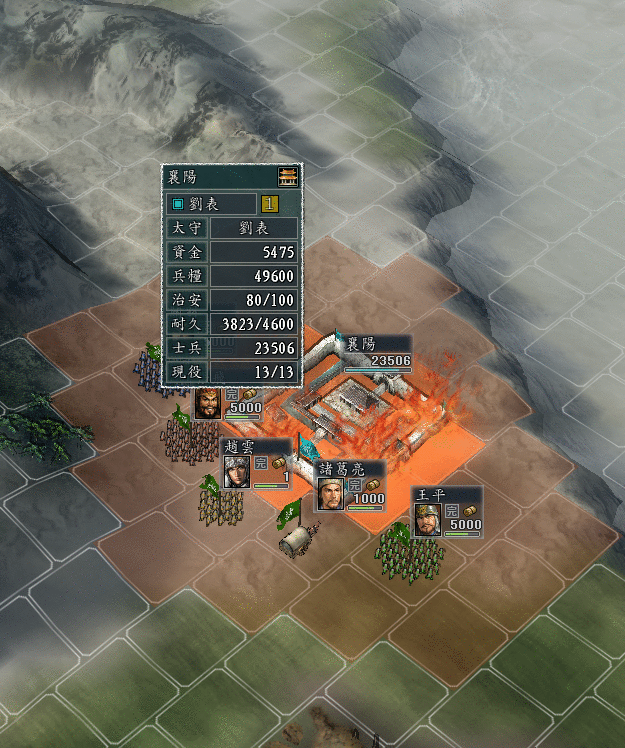Select Zhao Yun's (趙雲) unit portrait
Viewport: 625px width, 748px height.
click(237, 471)
